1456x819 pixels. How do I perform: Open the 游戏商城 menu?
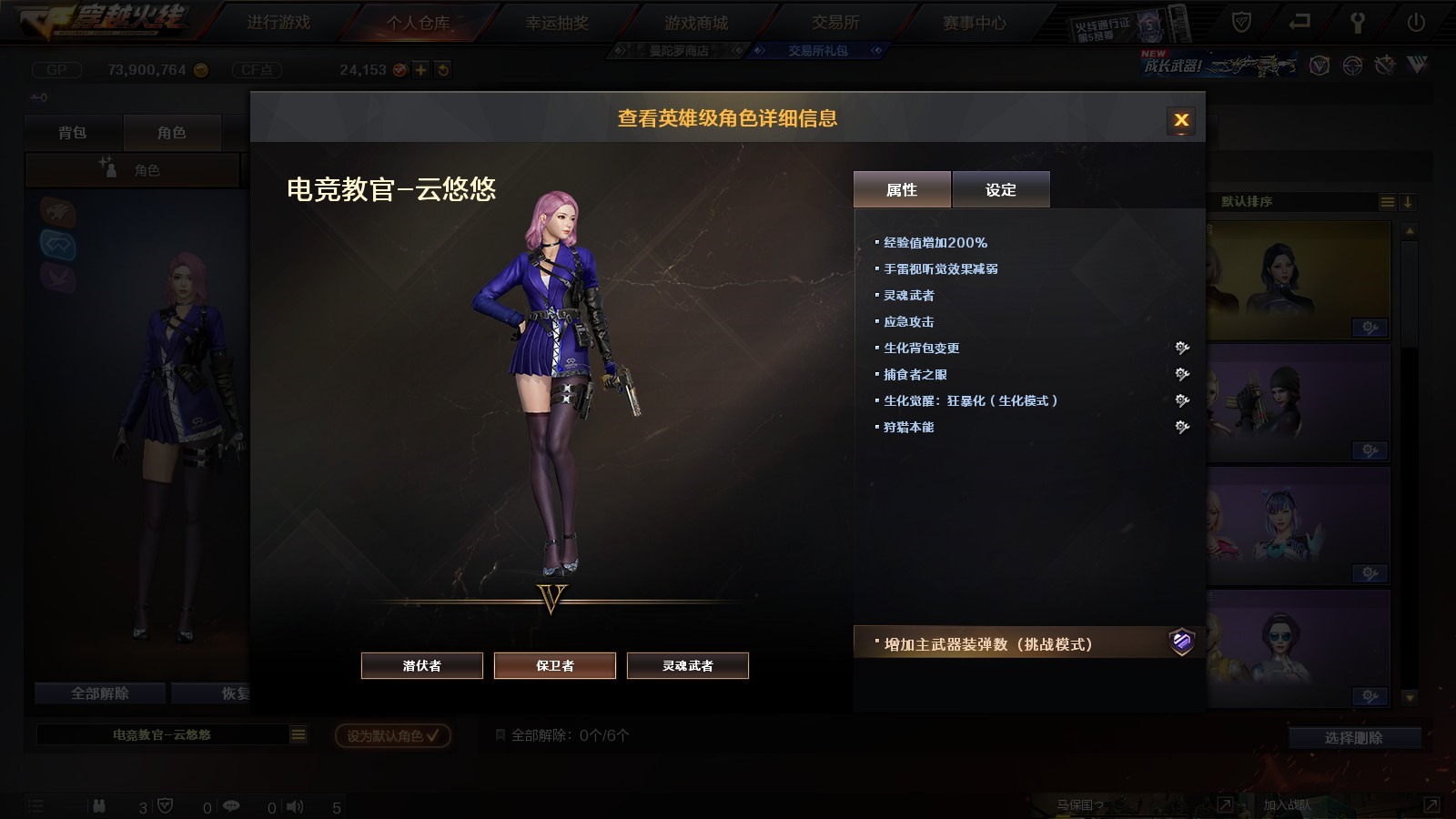point(696,23)
